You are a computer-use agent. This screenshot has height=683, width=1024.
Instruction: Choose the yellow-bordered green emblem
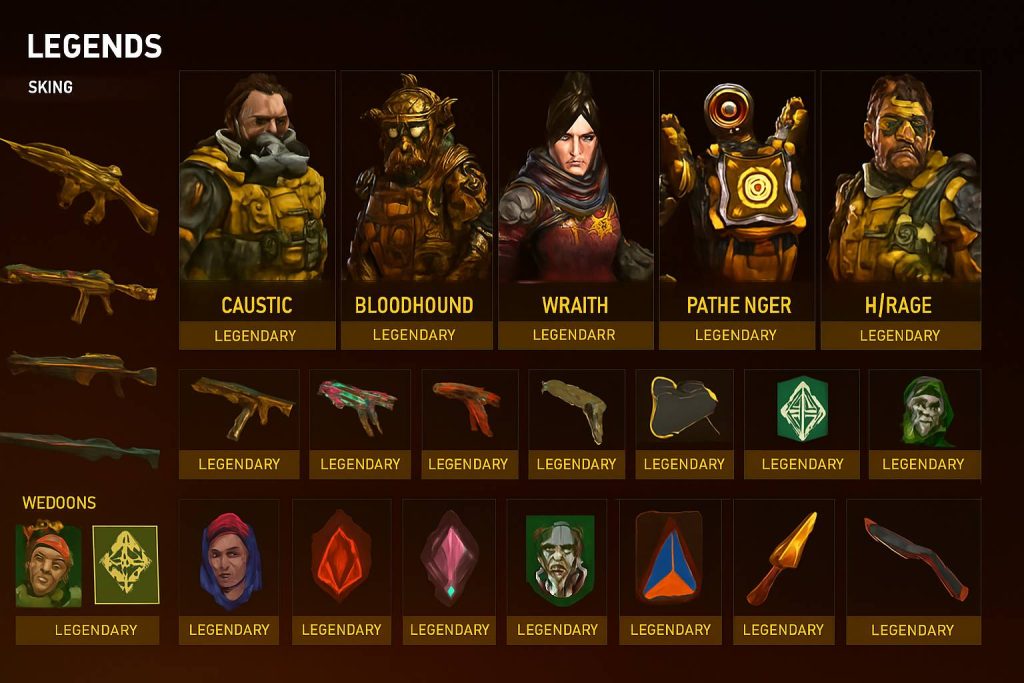pyautogui.click(x=126, y=566)
